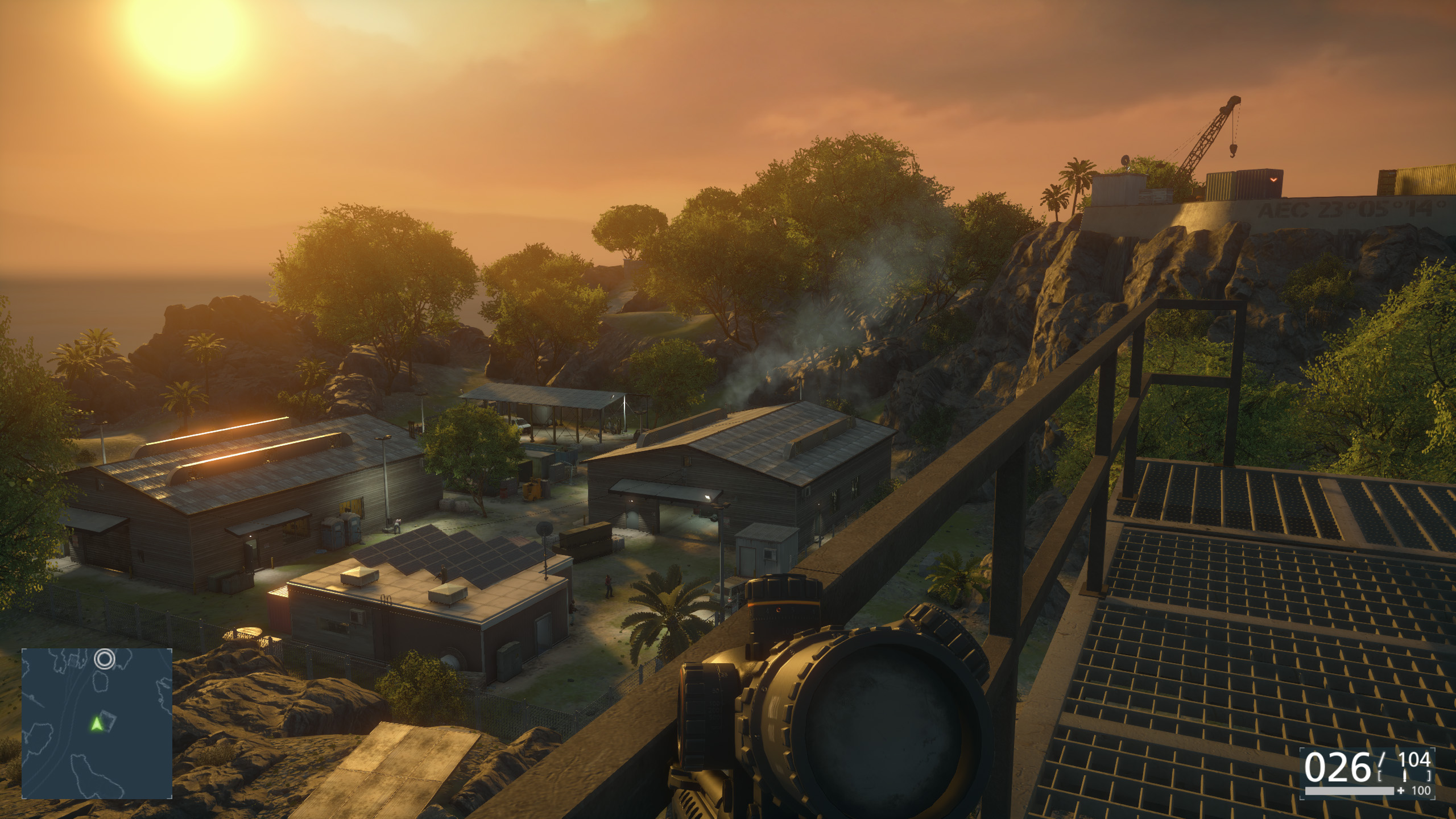
Task: Click the green player arrow on the minimap
Action: click(97, 724)
